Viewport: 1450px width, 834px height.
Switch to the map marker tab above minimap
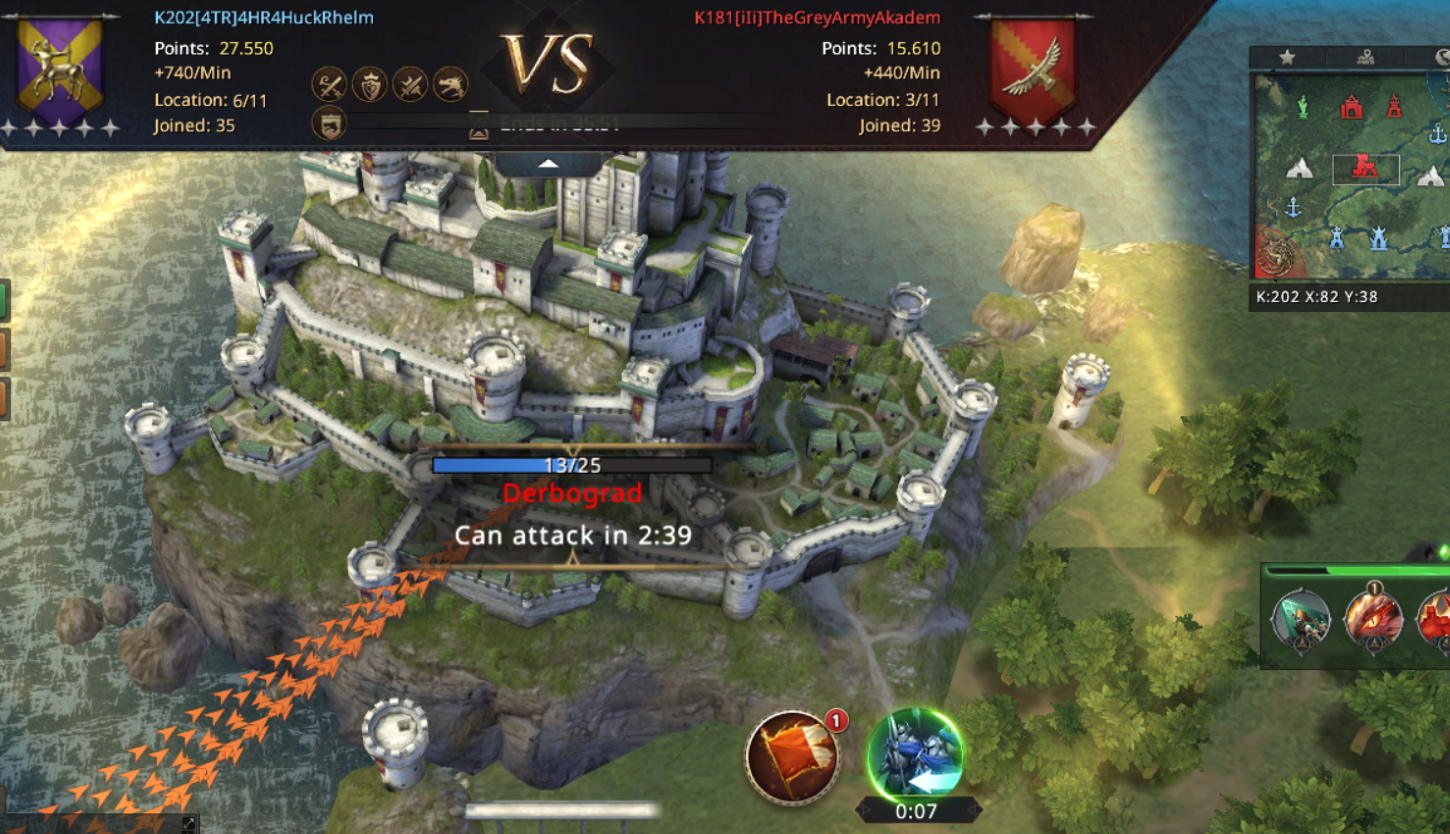1366,58
